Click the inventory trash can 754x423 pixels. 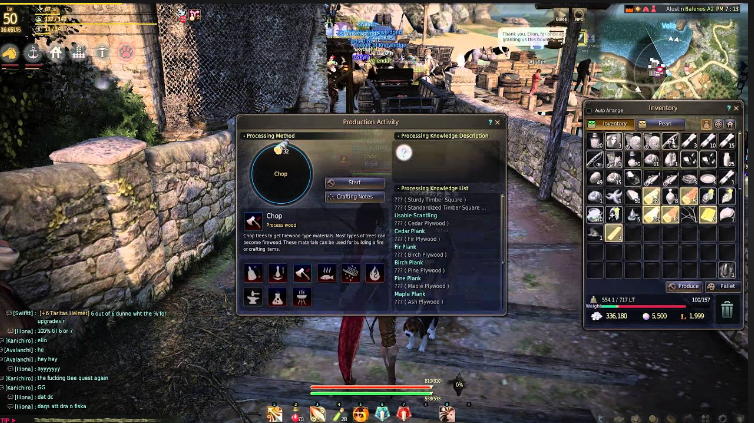click(x=727, y=310)
